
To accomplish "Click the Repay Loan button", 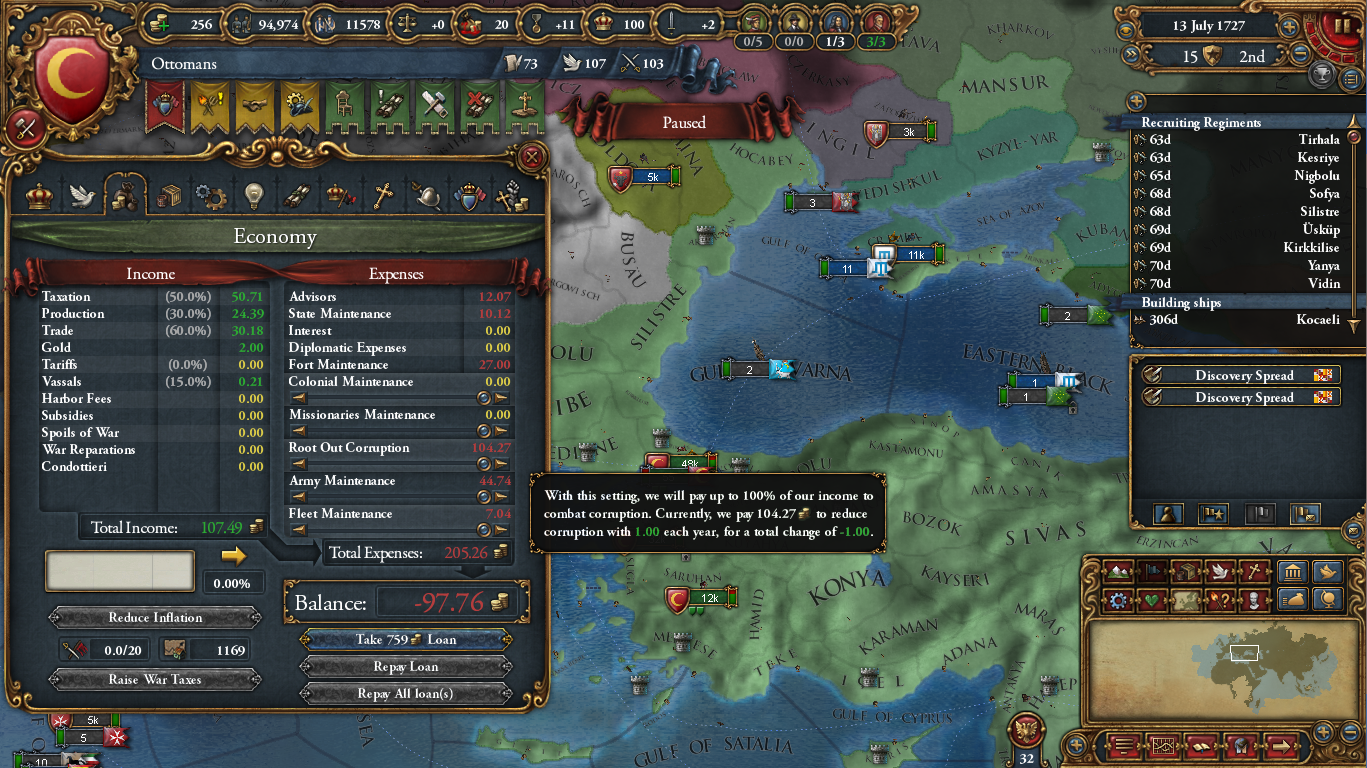I will (x=405, y=667).
